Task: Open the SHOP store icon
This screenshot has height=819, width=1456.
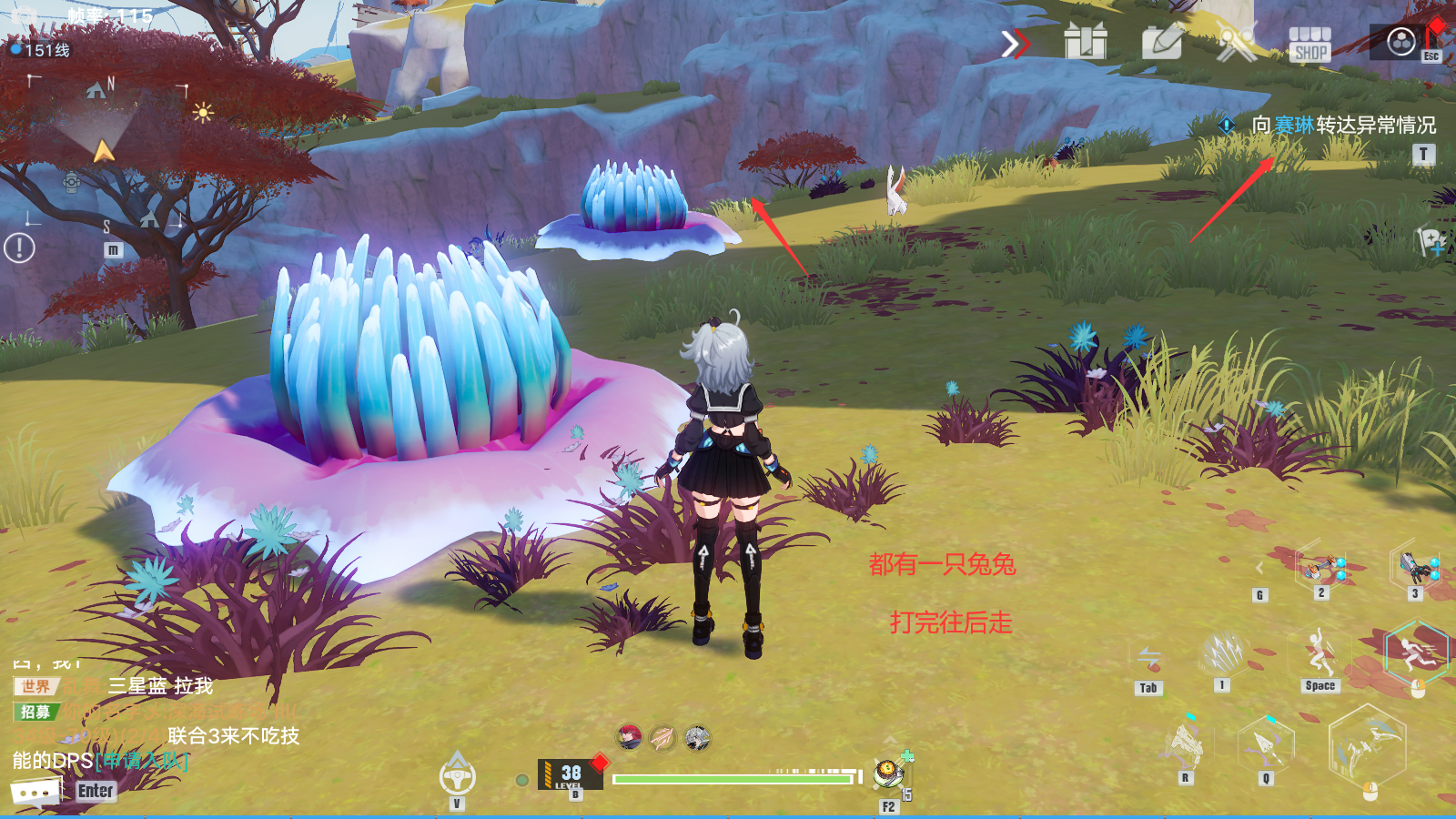Action: pyautogui.click(x=1309, y=43)
